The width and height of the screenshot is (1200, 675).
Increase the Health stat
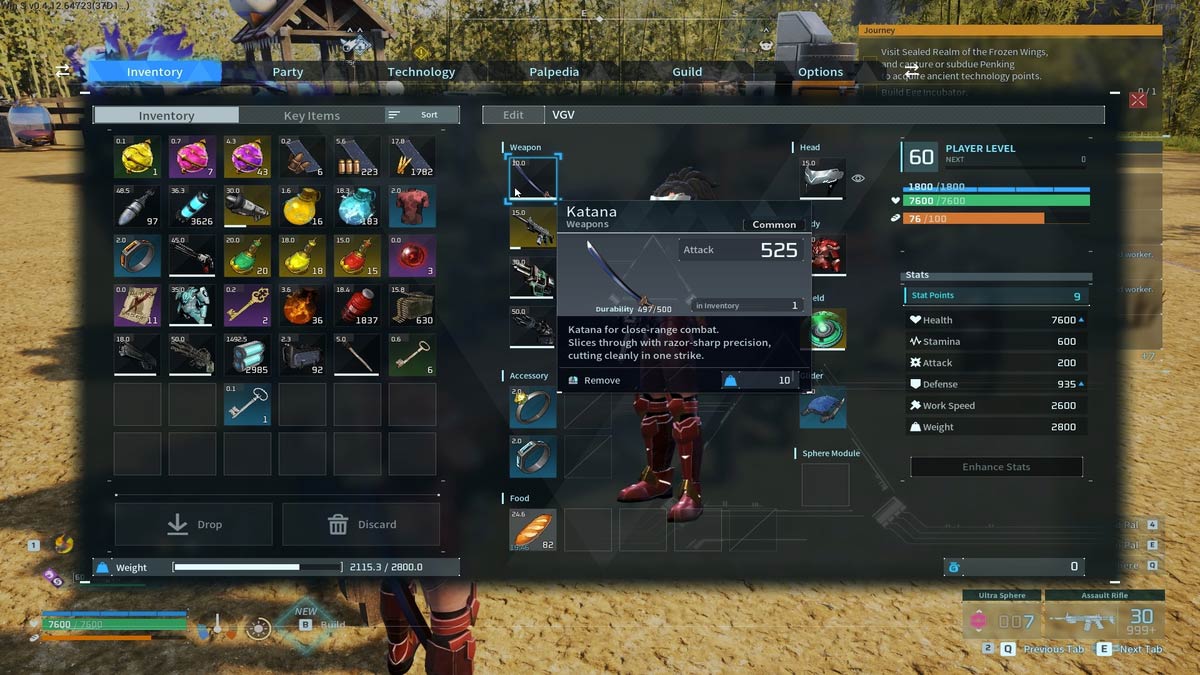1081,320
